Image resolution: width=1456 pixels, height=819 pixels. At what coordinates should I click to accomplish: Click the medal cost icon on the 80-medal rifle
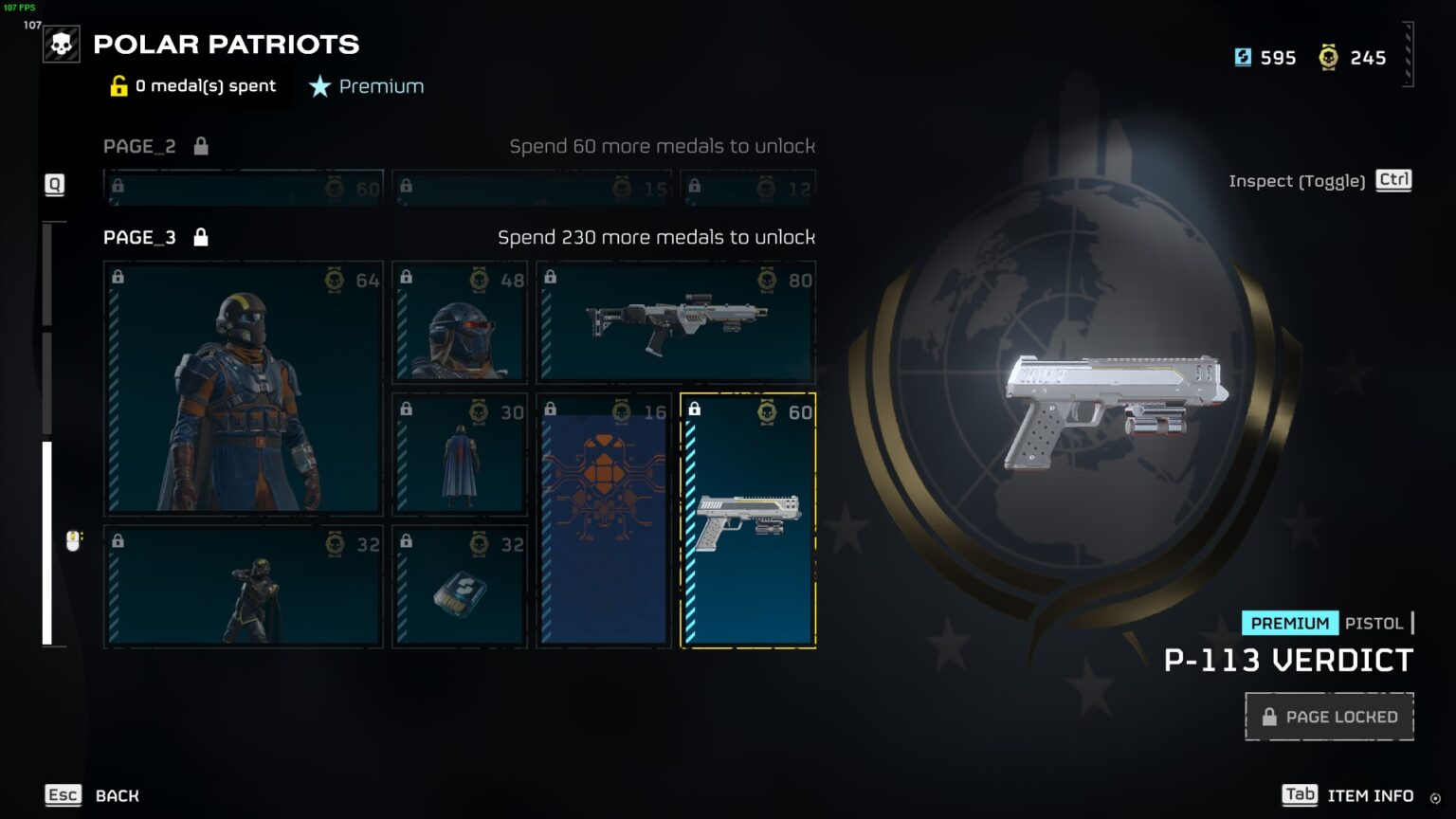(766, 280)
